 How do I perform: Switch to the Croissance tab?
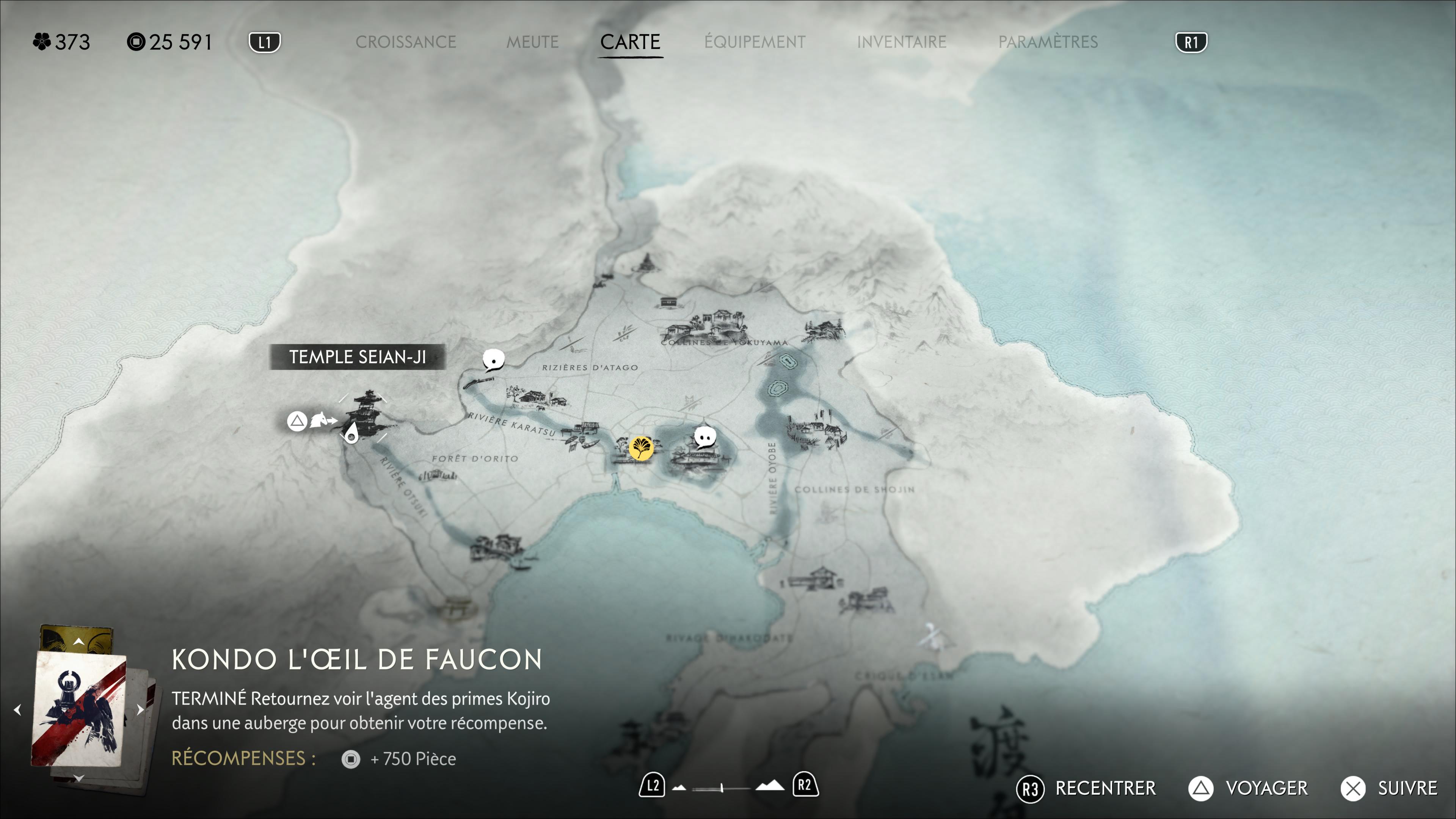pyautogui.click(x=405, y=42)
